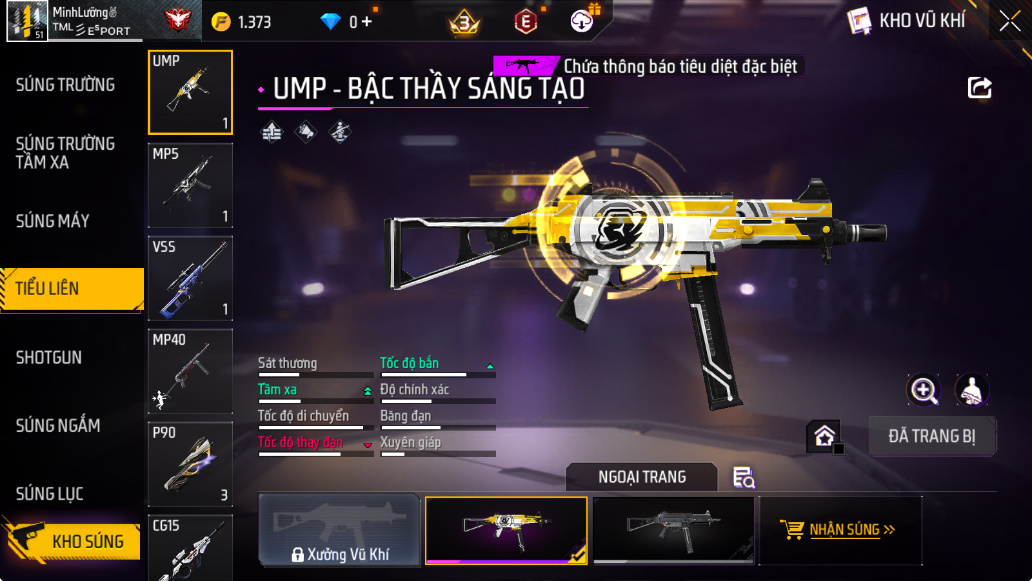The width and height of the screenshot is (1032, 581).
Task: Switch to Súng Trường Tầm Xa category
Action: (65, 152)
